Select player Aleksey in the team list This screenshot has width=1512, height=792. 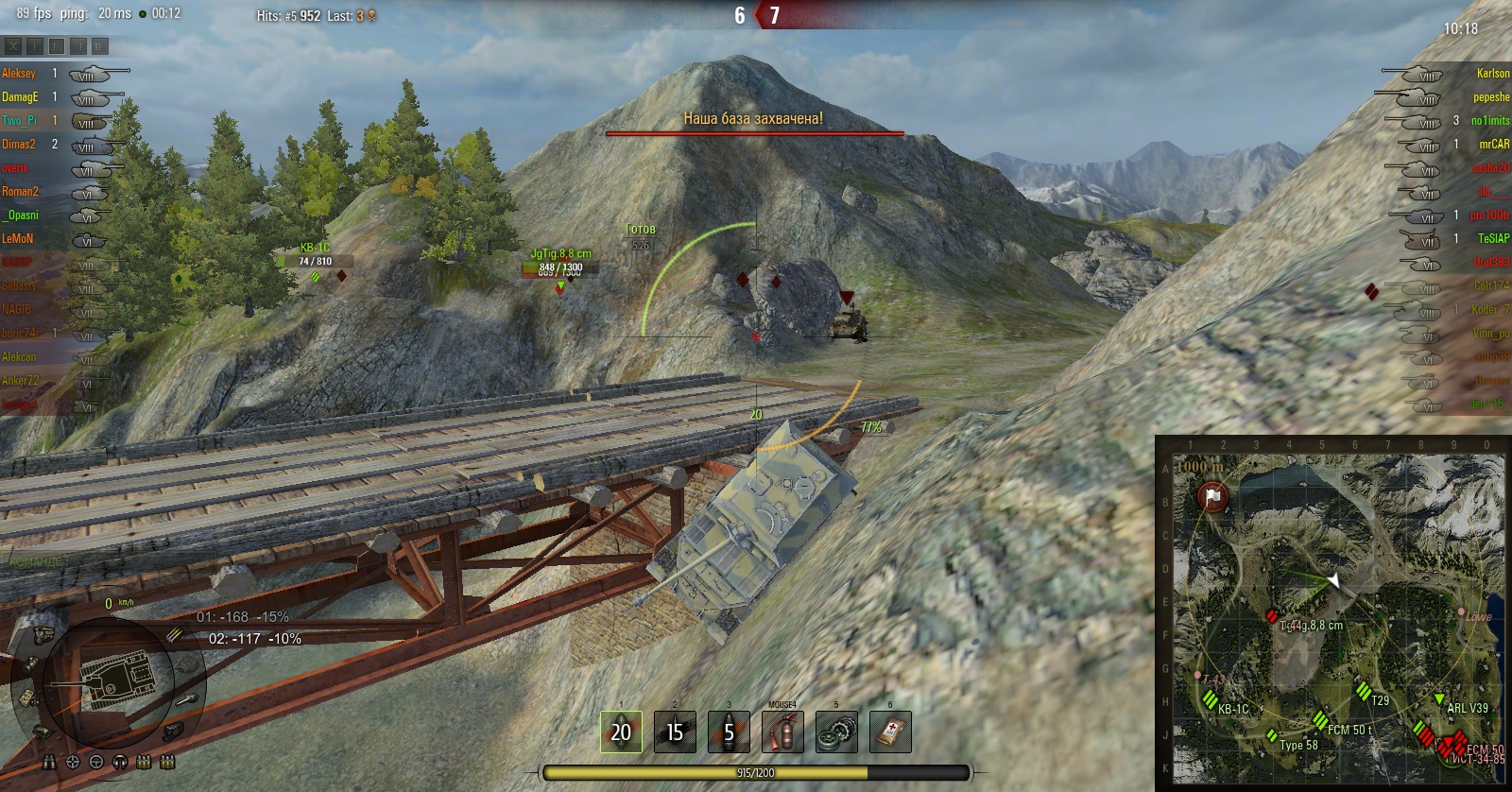19,73
